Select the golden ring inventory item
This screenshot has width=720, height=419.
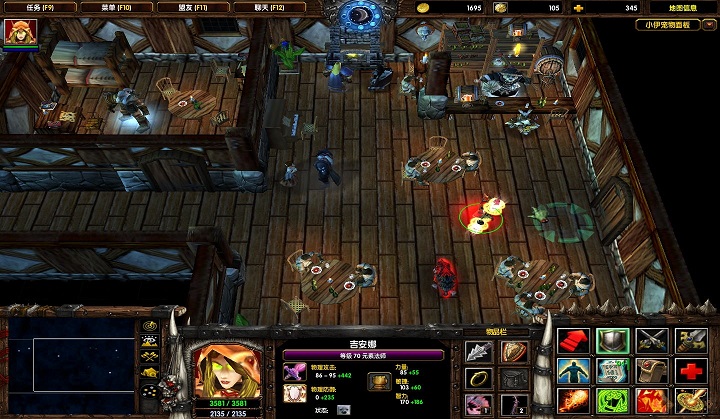478,380
